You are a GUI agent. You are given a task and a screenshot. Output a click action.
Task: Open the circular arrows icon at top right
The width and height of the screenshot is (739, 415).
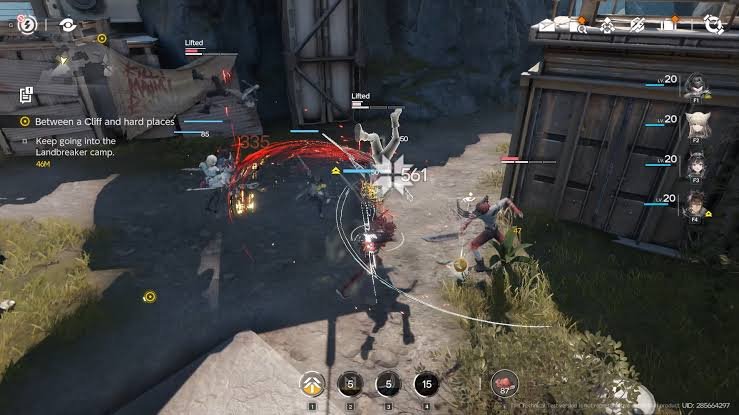tap(714, 26)
